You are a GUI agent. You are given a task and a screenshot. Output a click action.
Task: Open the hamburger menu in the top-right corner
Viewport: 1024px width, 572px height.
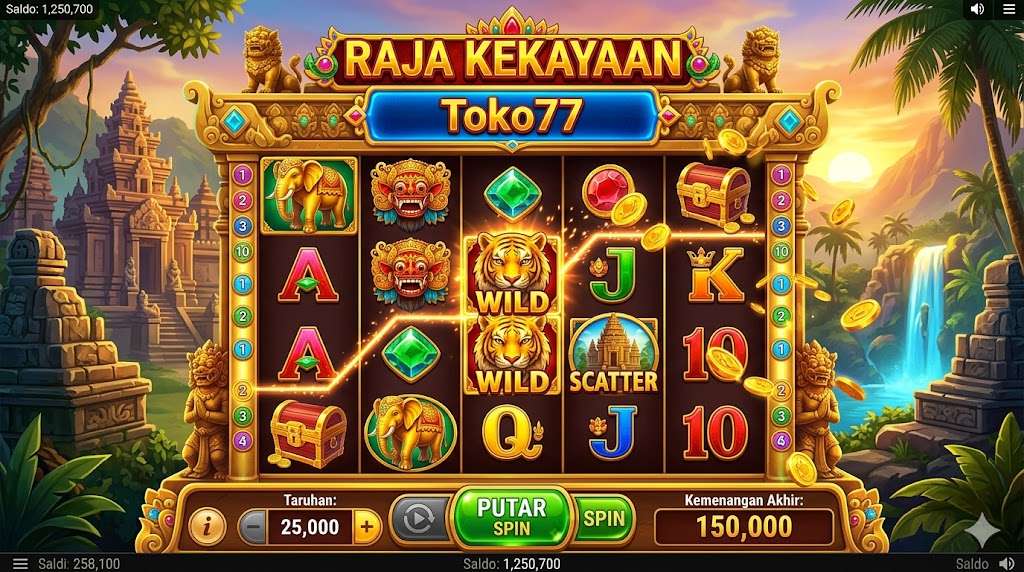click(x=1007, y=9)
